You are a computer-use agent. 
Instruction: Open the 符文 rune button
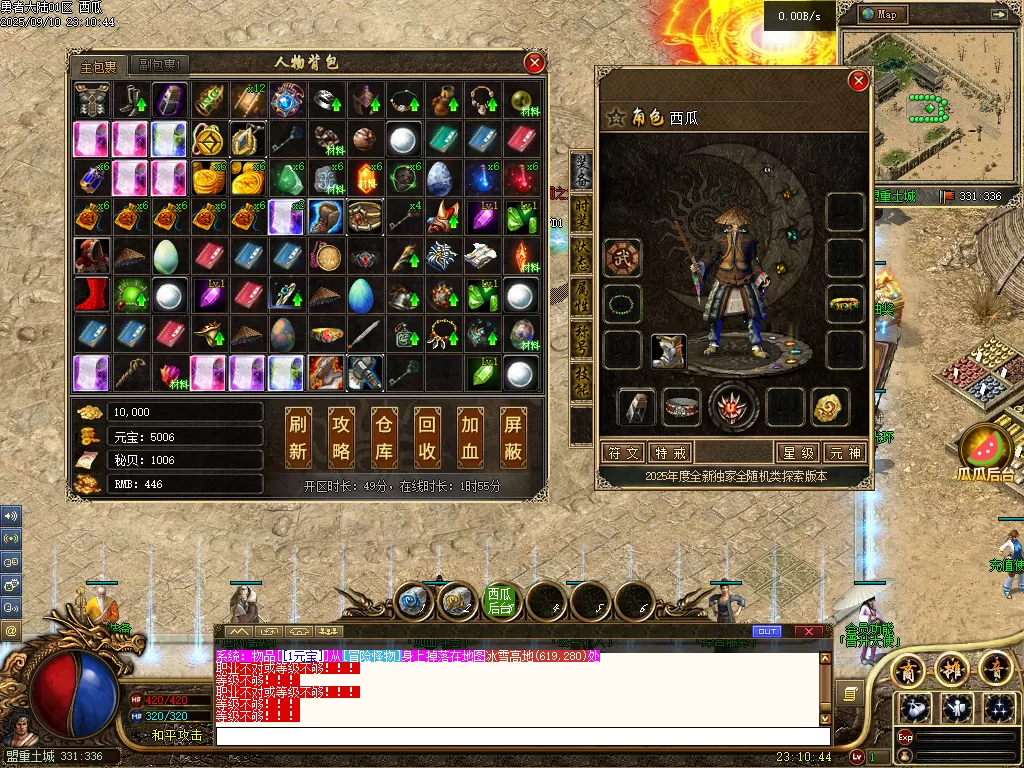(622, 453)
